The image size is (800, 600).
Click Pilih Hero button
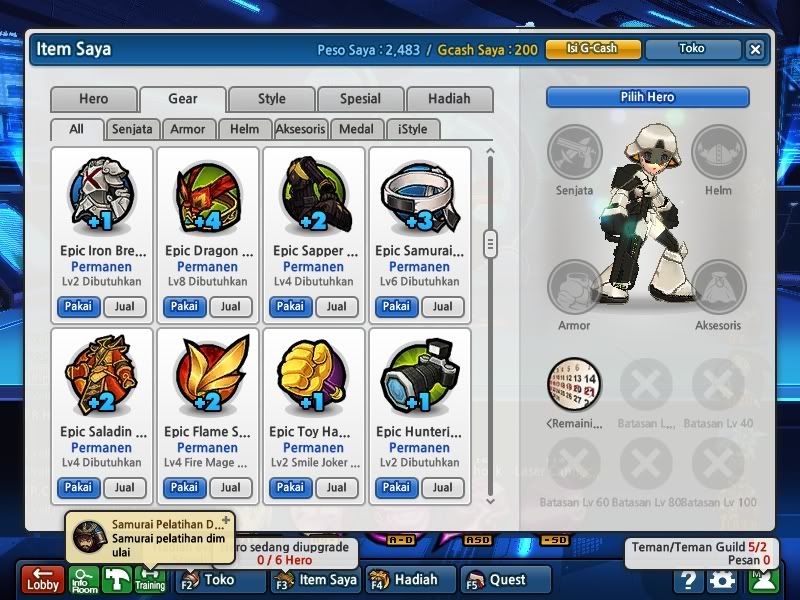click(647, 97)
